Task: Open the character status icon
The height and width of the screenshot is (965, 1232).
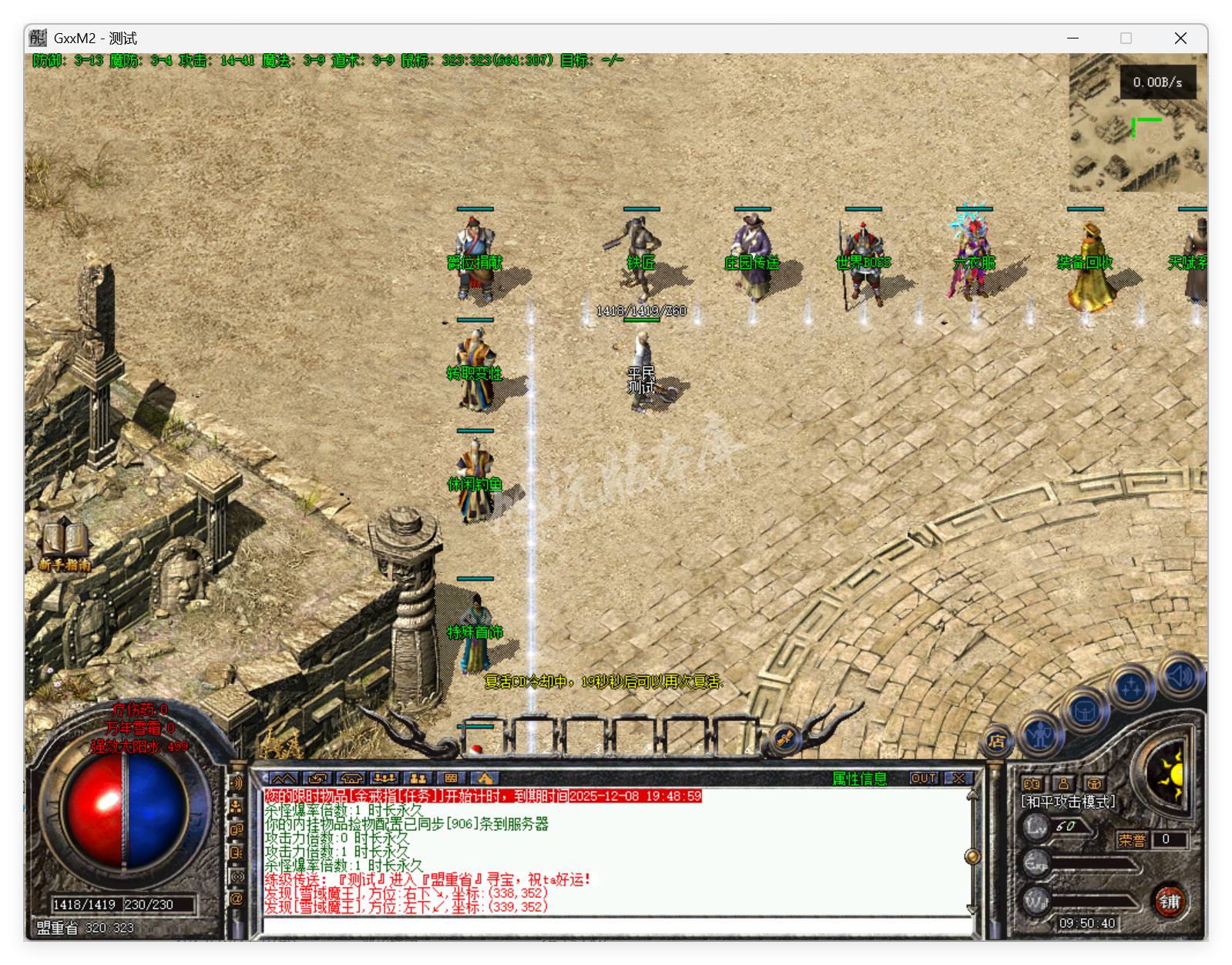Action: [x=1039, y=734]
